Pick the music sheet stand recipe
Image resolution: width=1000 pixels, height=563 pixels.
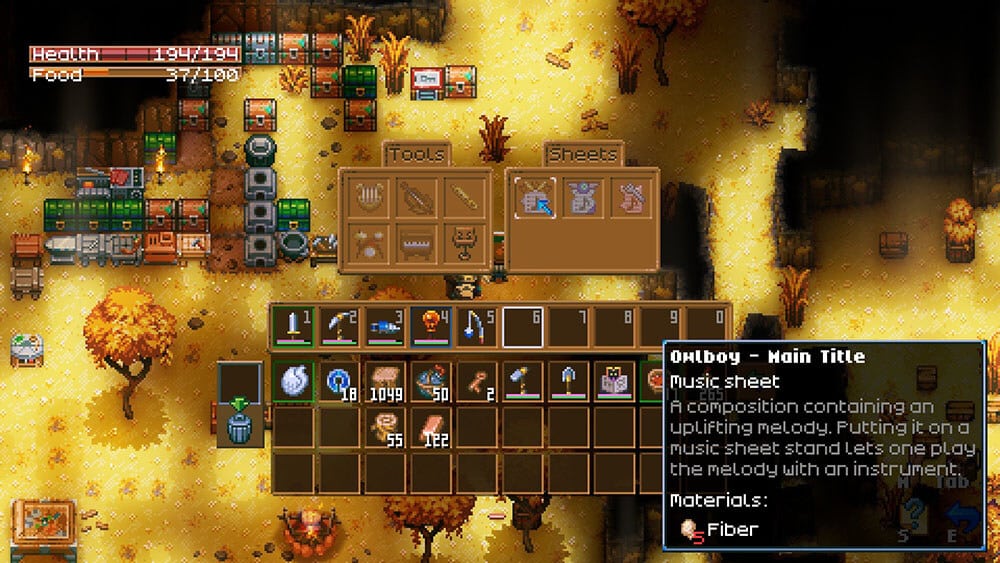(x=464, y=245)
